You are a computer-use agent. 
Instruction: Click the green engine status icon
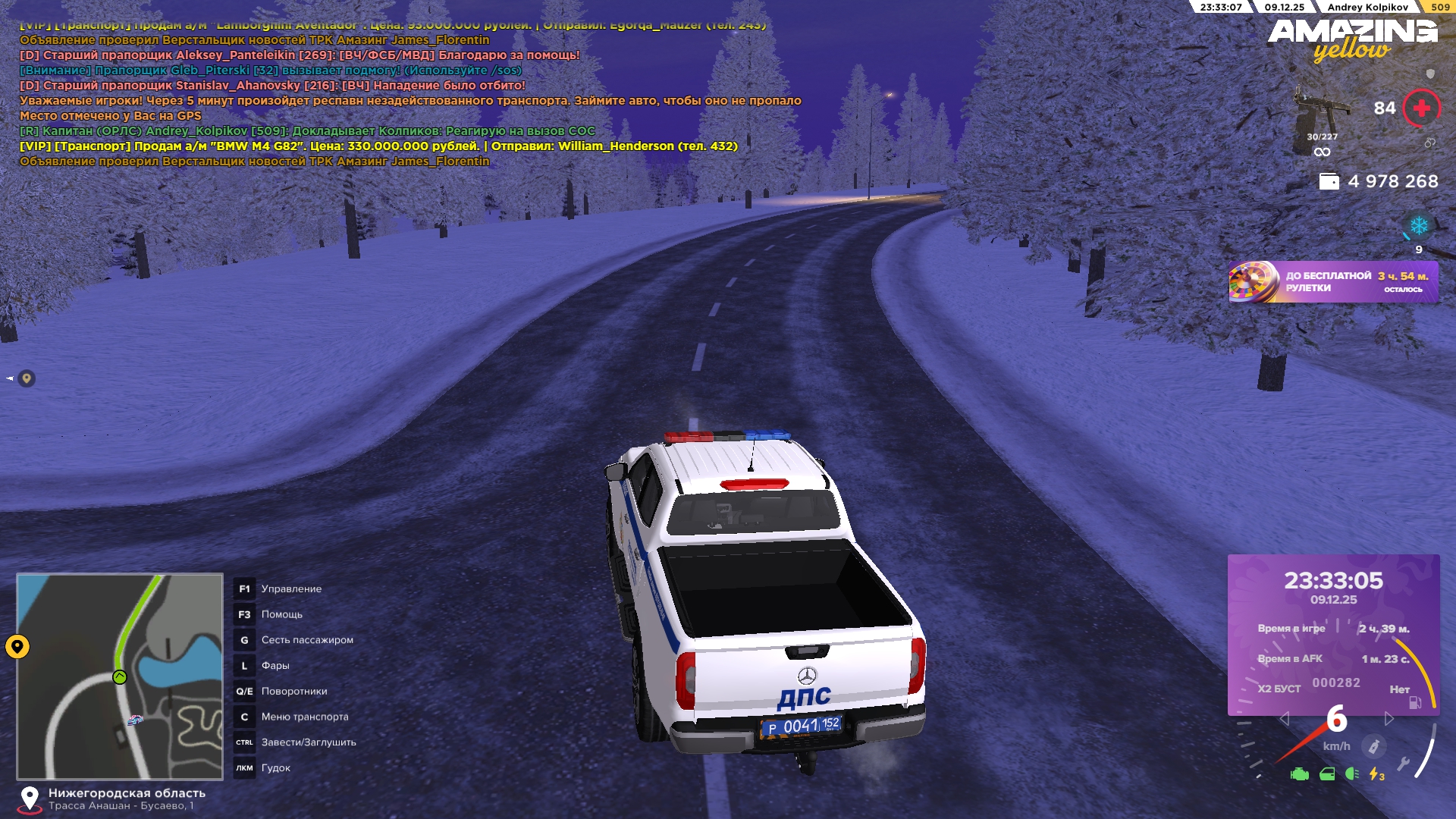(x=1299, y=774)
